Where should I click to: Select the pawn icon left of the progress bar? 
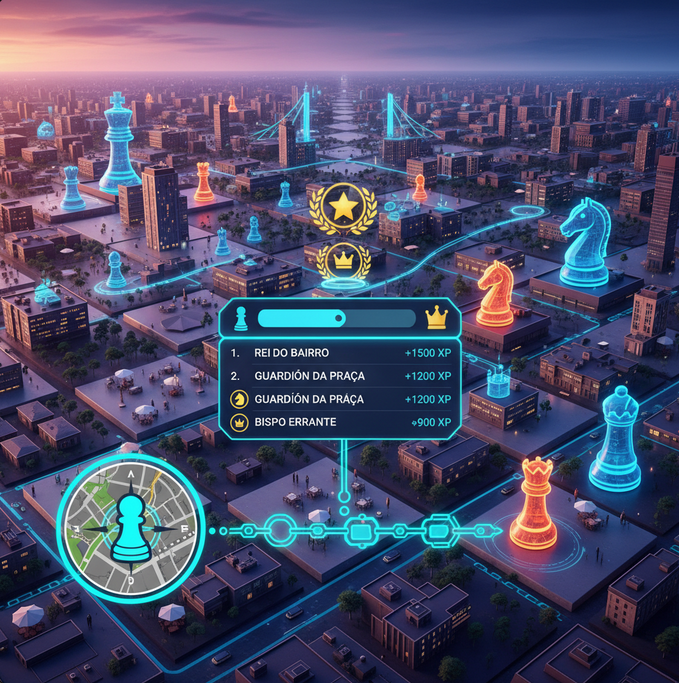(x=241, y=319)
